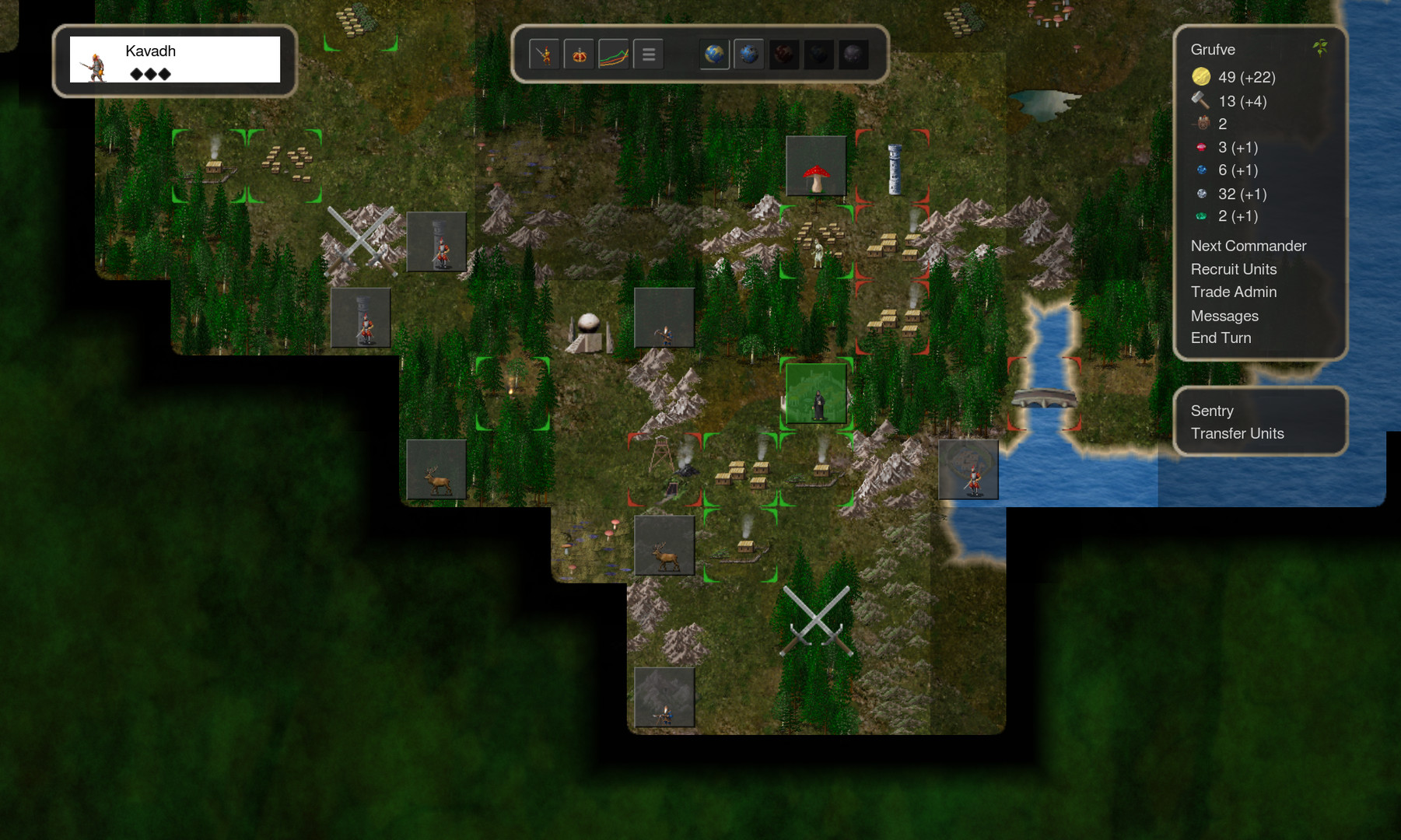View the statistics graph icon
The width and height of the screenshot is (1401, 840).
tap(614, 54)
